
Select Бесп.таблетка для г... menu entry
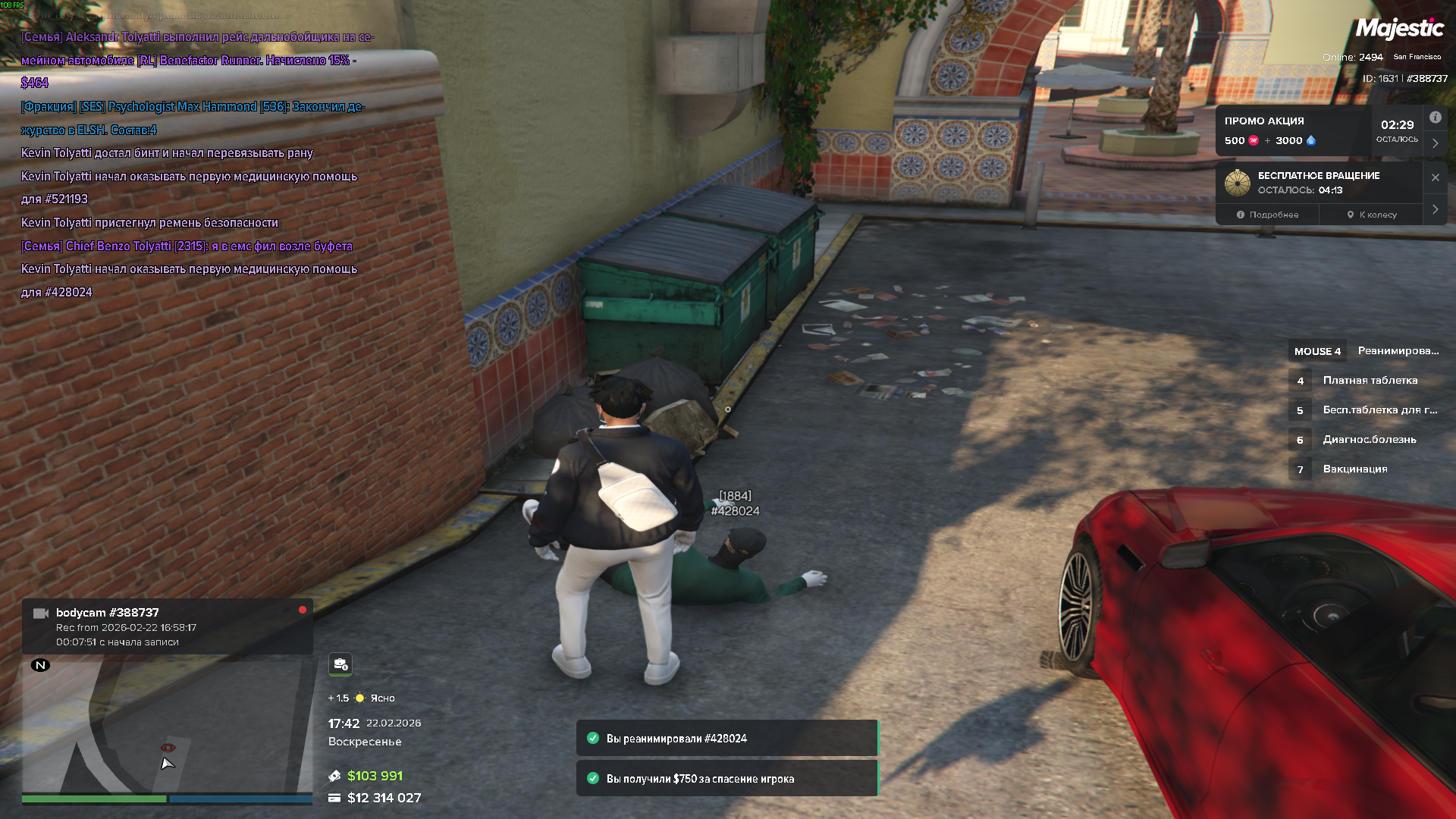click(1379, 409)
